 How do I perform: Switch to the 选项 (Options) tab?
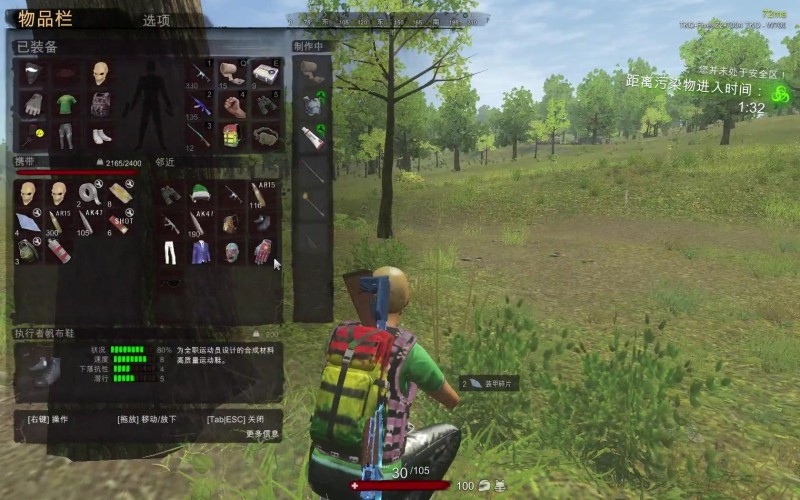pos(156,20)
